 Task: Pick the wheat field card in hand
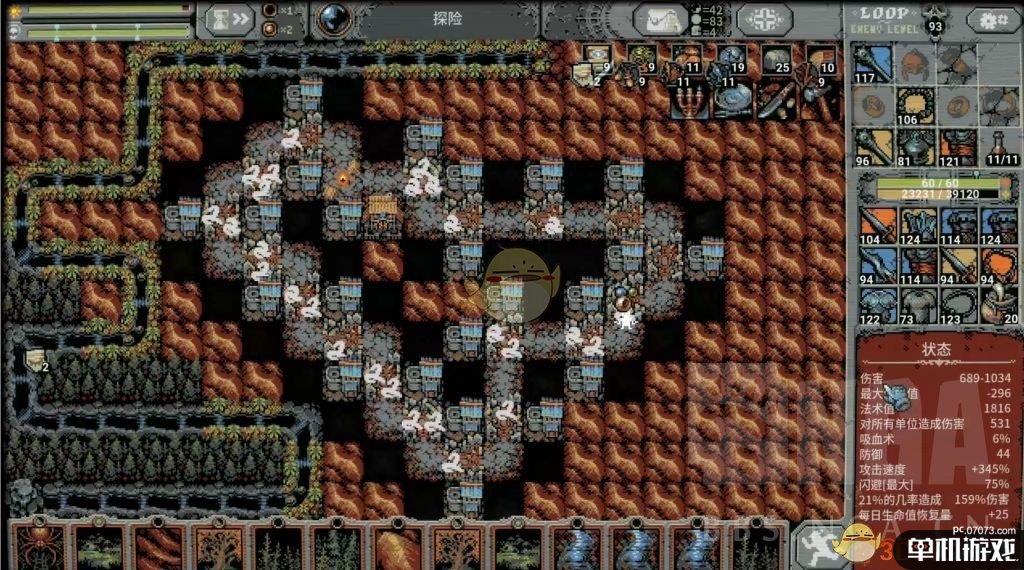click(x=398, y=546)
